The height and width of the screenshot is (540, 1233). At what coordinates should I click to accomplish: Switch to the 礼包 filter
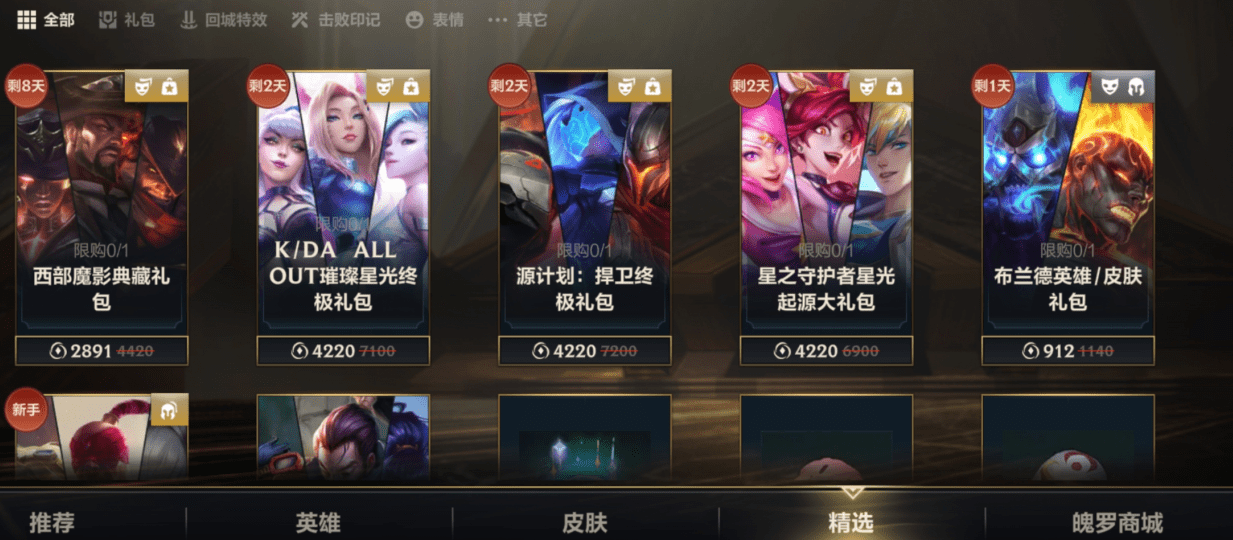[127, 20]
